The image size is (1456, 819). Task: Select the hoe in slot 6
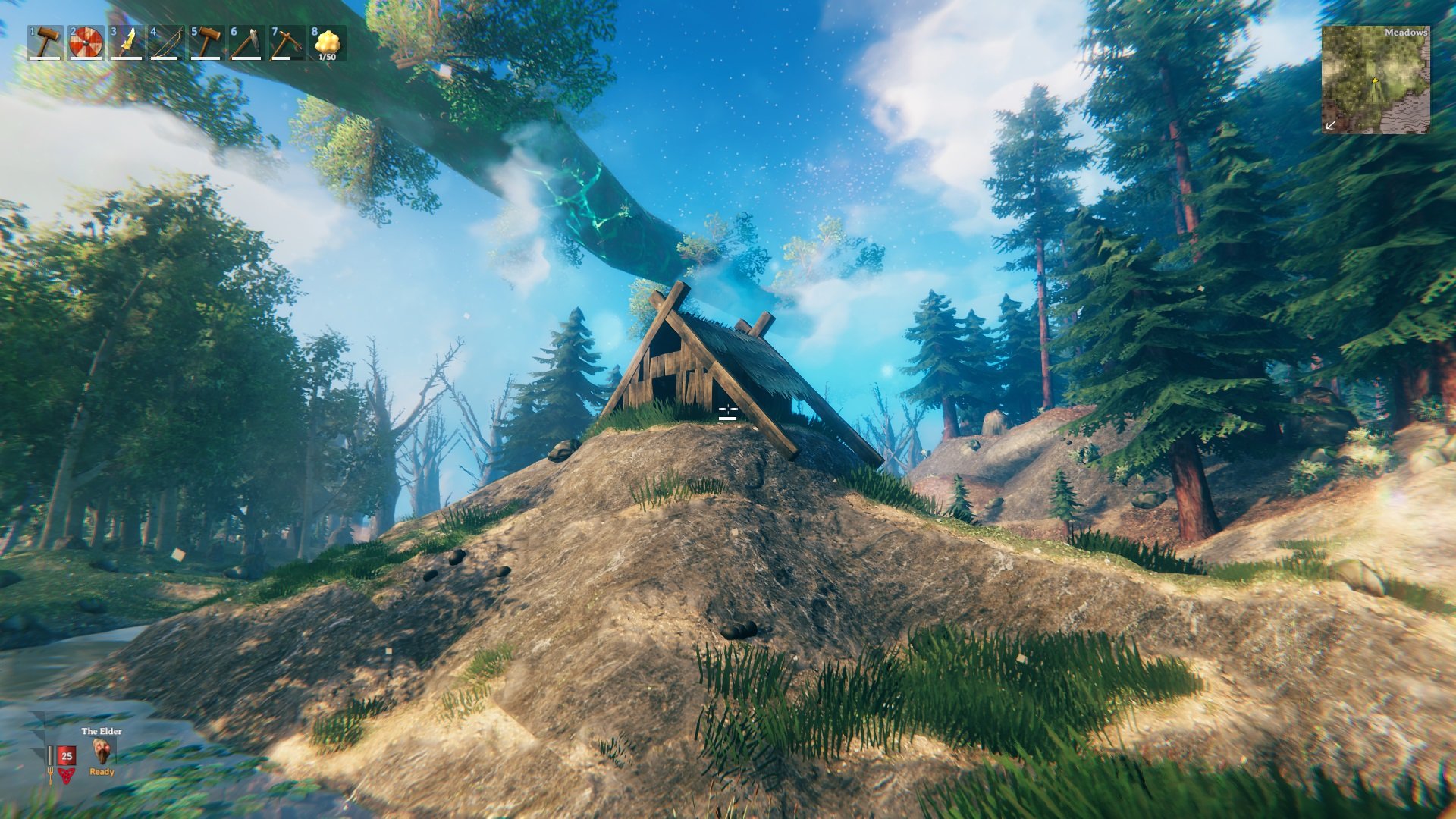pos(246,43)
